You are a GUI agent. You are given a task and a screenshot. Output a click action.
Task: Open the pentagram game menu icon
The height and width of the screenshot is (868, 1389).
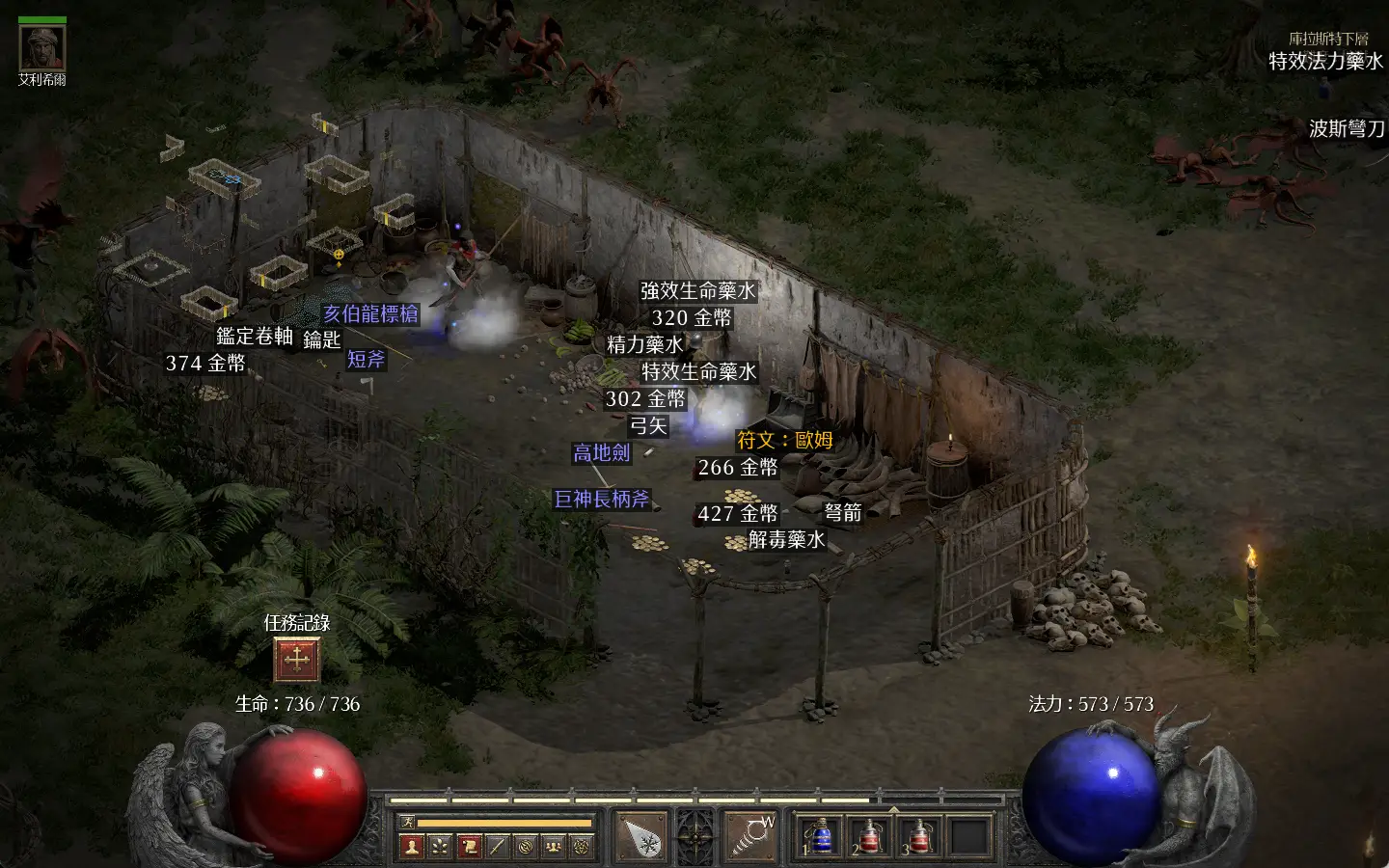tap(582, 847)
